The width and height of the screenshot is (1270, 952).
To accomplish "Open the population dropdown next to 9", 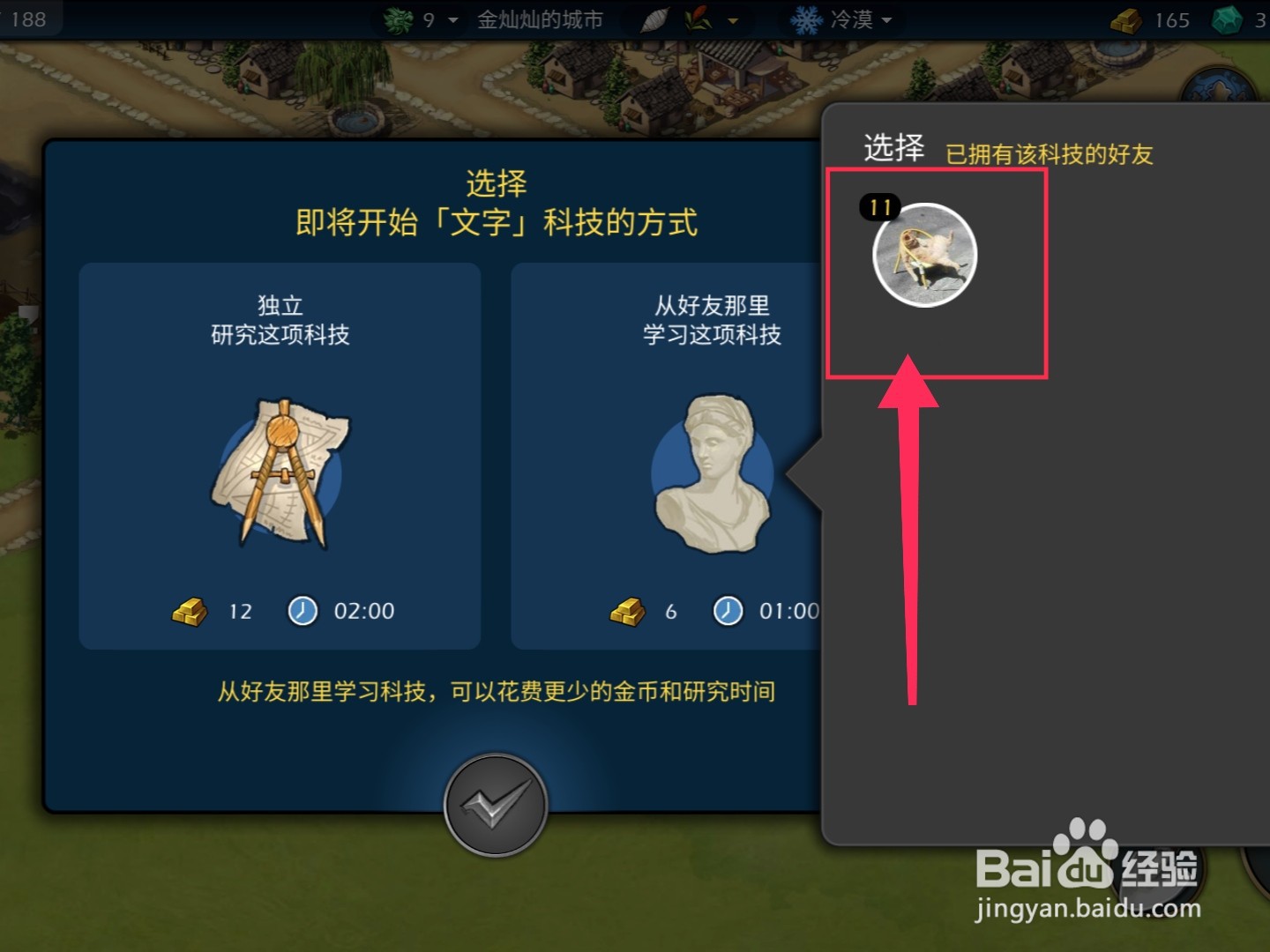I will pos(452,19).
